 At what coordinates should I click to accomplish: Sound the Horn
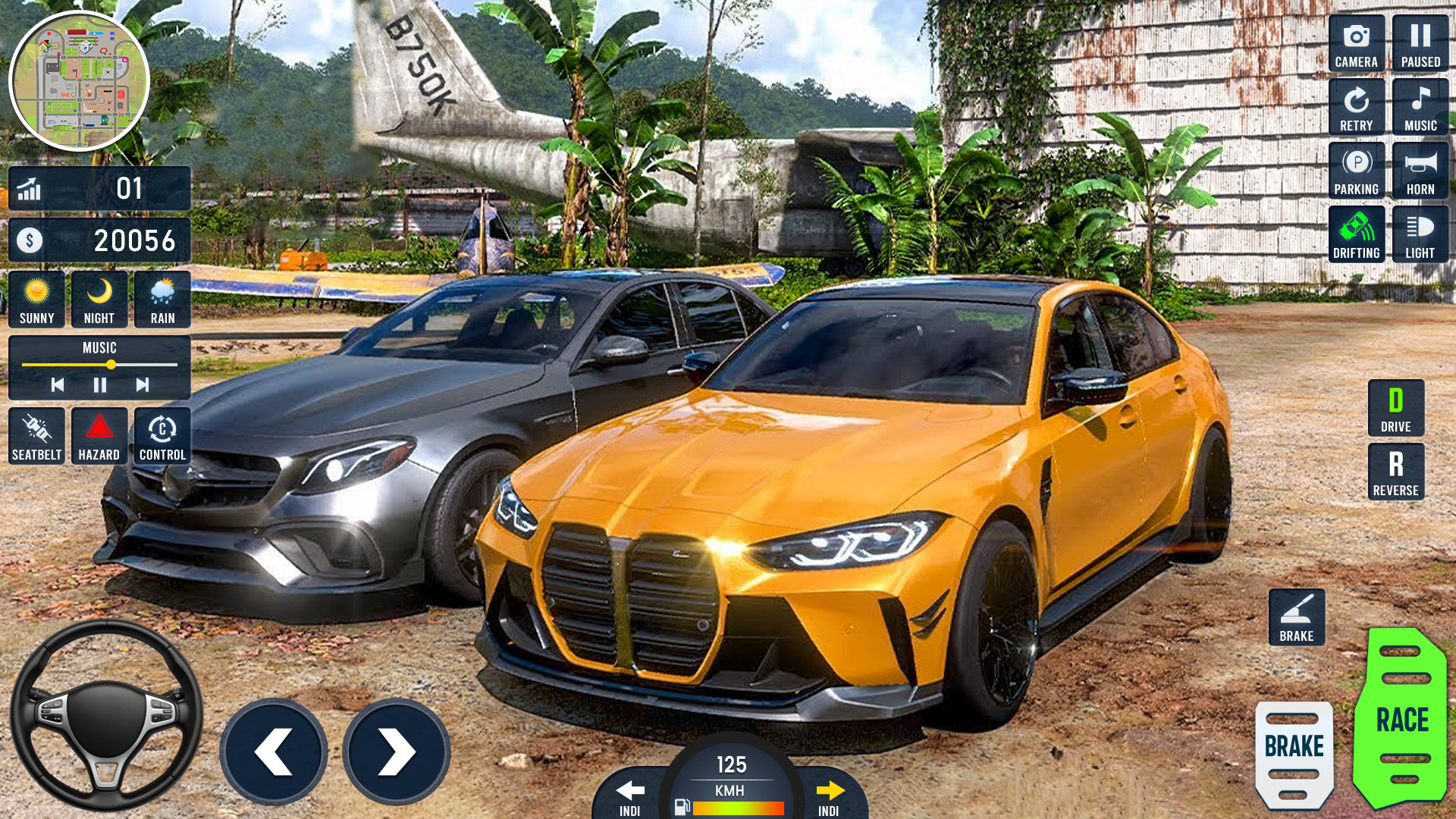coord(1421,171)
